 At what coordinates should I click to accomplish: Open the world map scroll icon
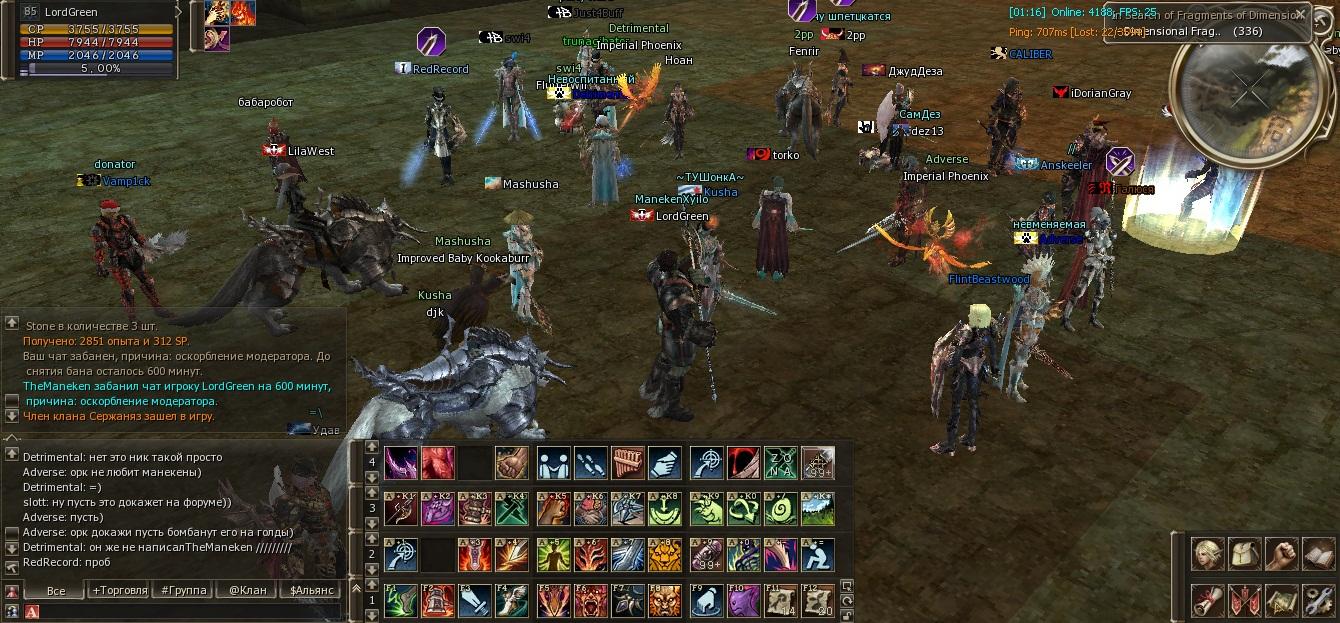coord(1281,600)
